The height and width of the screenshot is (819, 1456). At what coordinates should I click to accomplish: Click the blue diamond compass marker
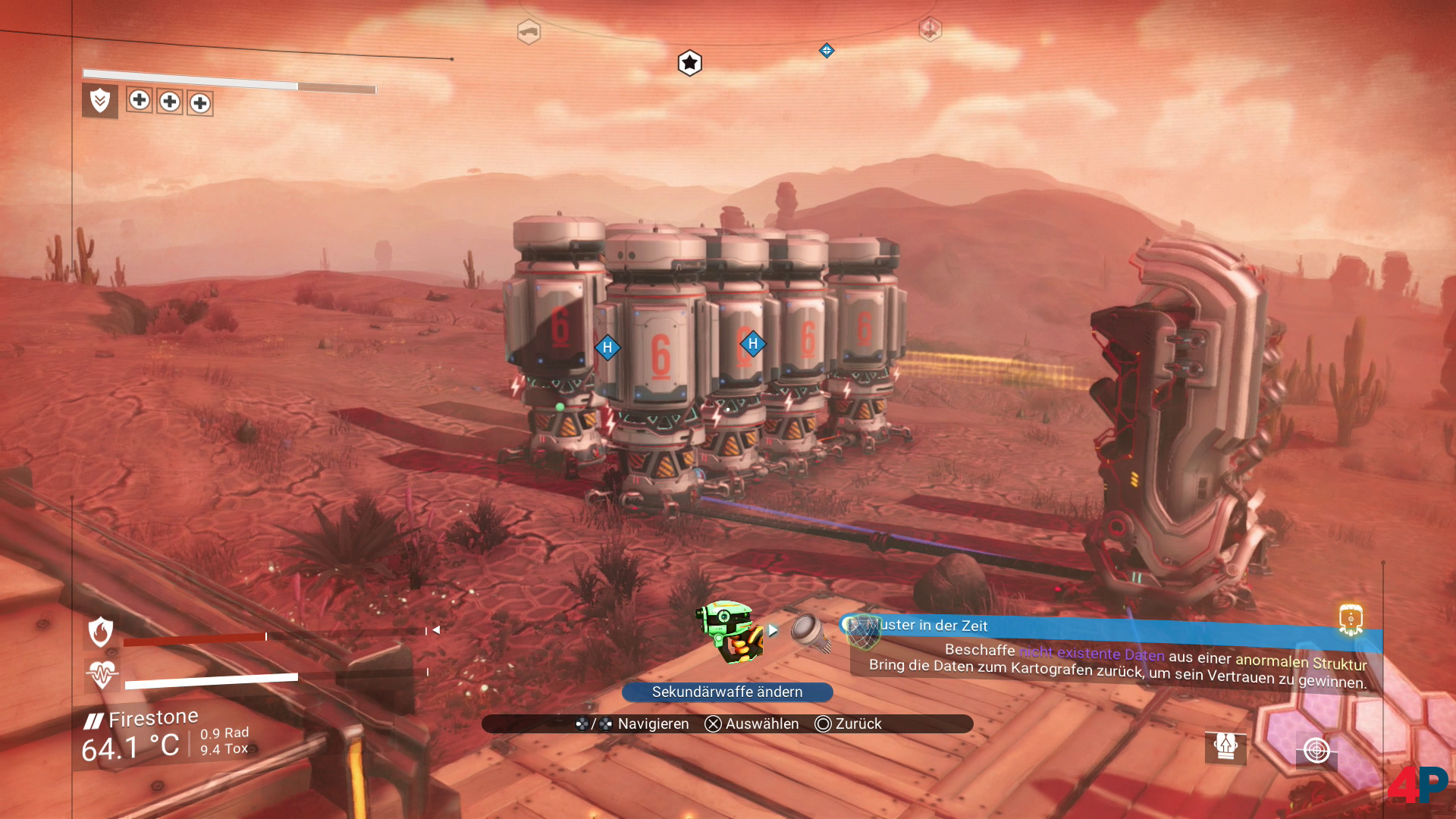[827, 51]
